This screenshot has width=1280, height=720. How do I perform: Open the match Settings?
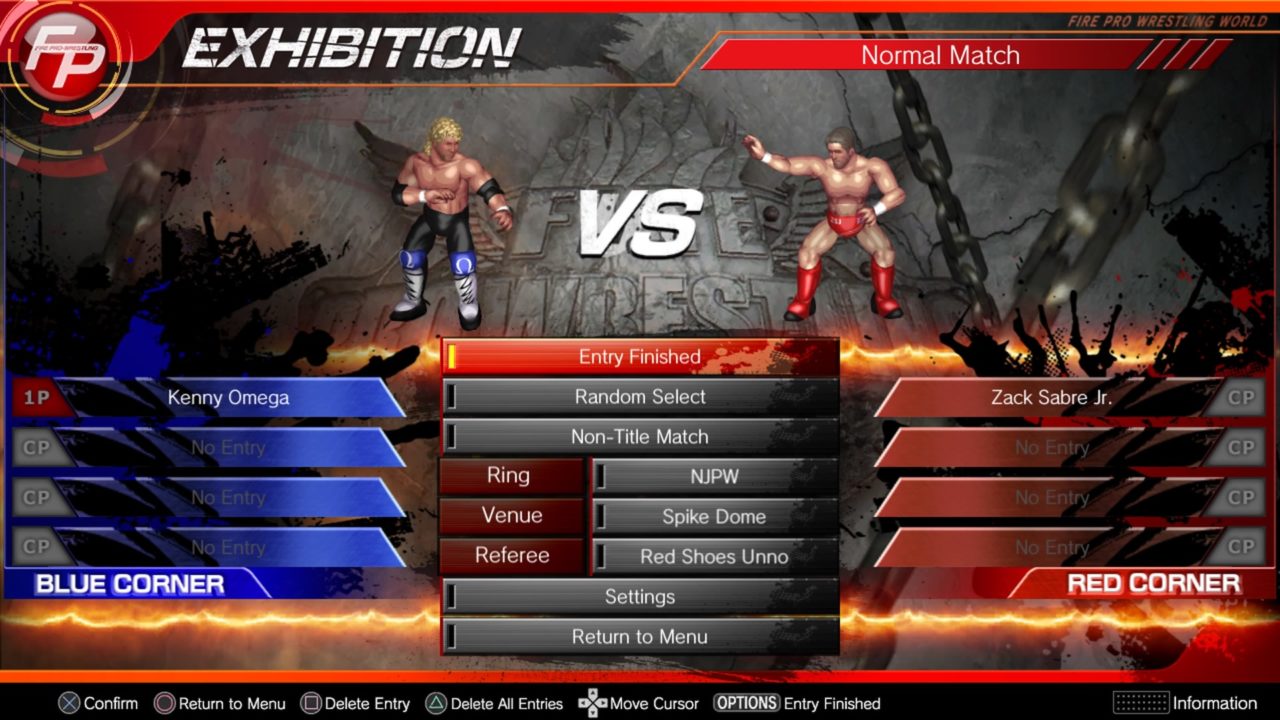[x=640, y=597]
